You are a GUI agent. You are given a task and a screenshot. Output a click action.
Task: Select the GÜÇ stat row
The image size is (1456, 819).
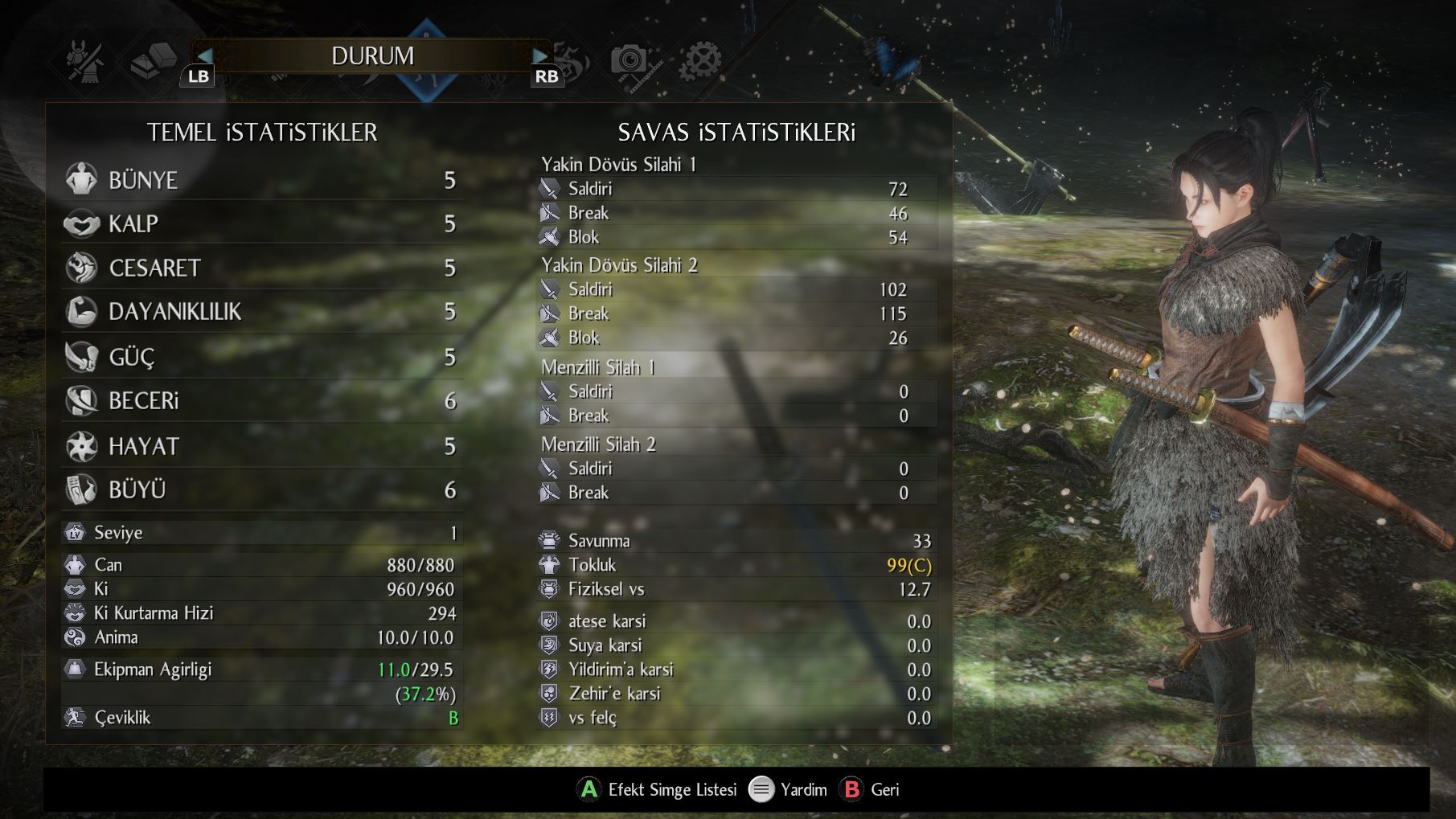[261, 356]
